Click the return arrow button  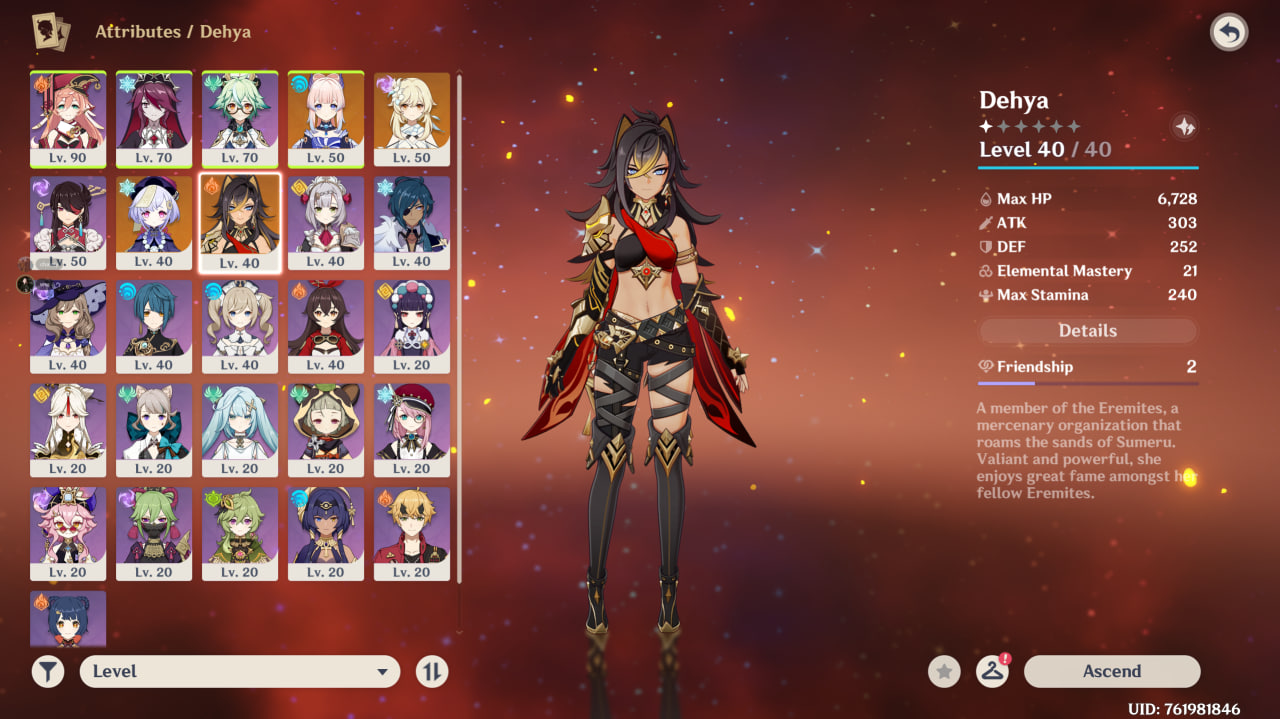click(1229, 33)
